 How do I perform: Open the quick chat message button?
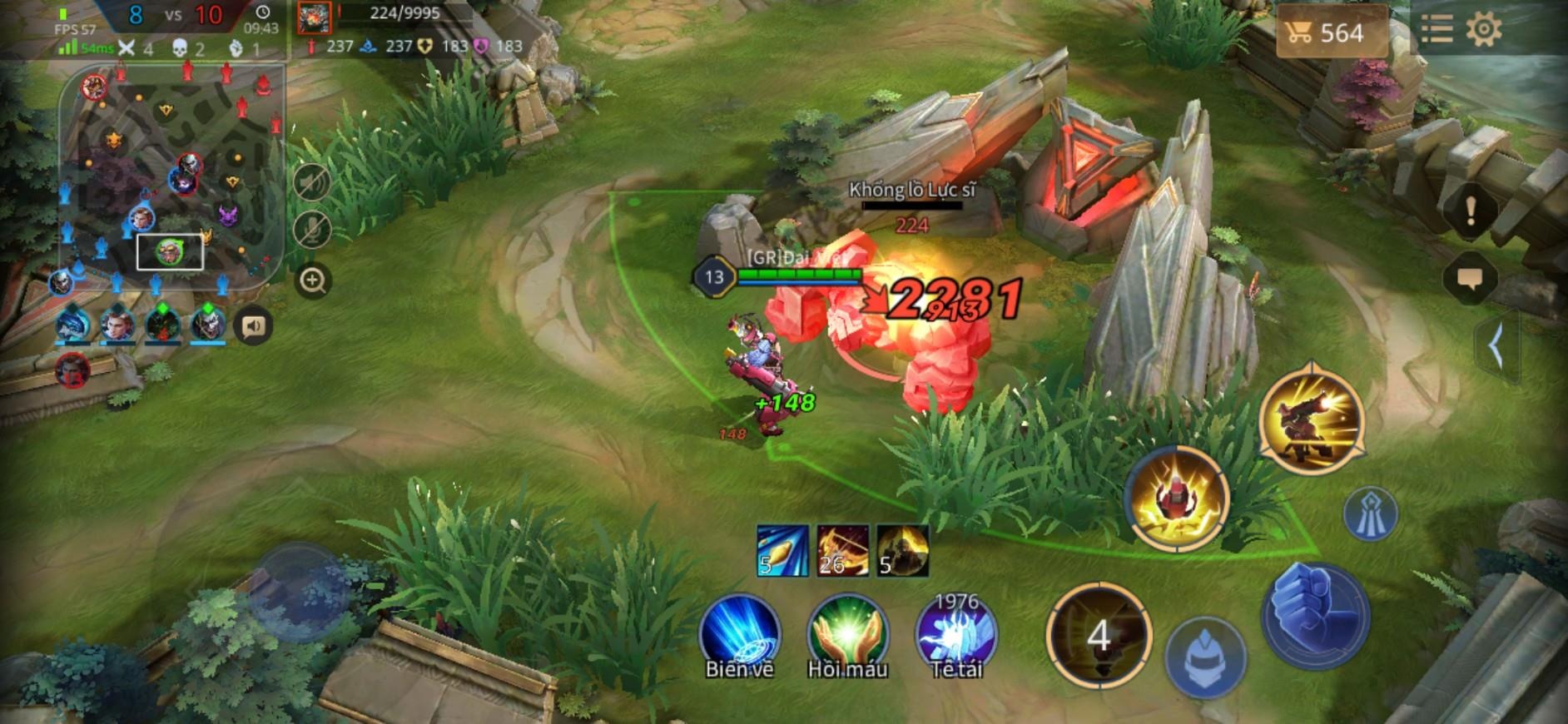[x=1470, y=279]
